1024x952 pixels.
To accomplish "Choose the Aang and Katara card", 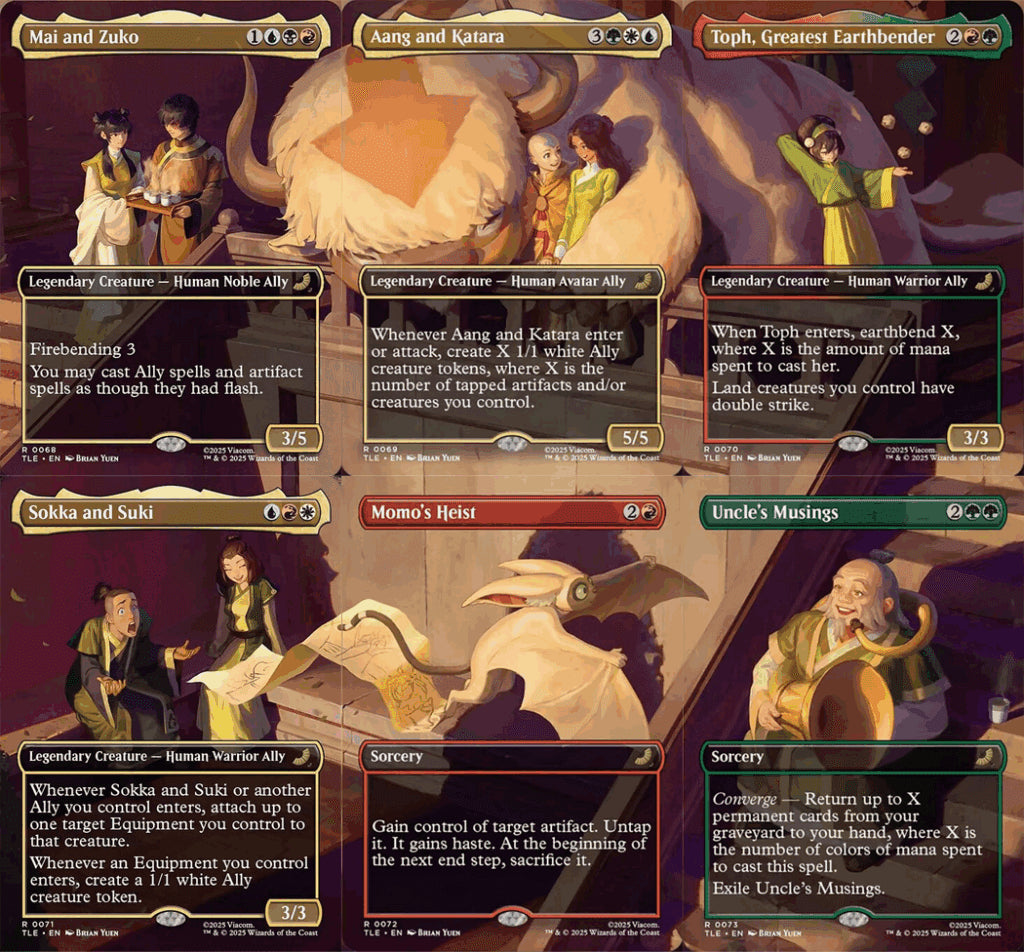I will tap(512, 238).
